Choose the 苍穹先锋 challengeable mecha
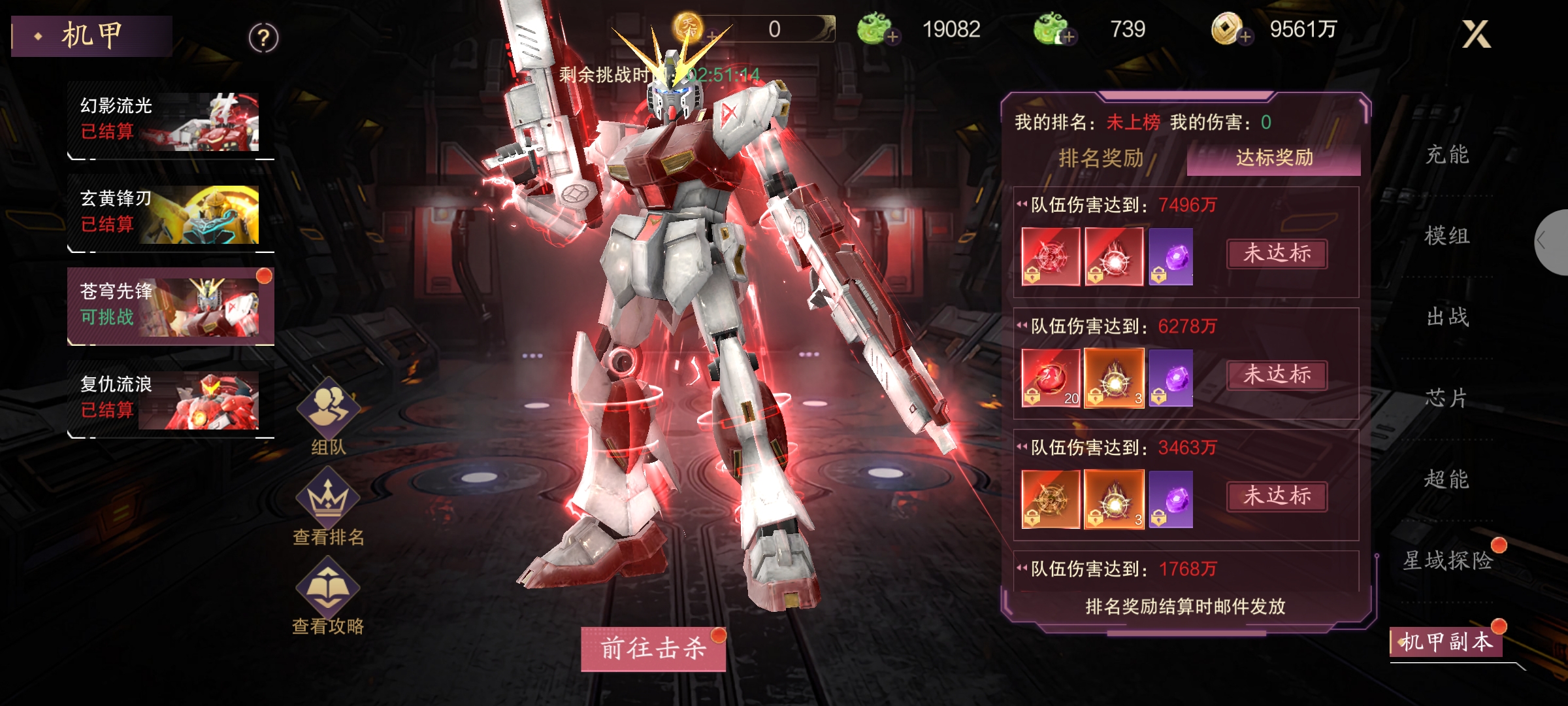1568x706 pixels. (x=169, y=306)
